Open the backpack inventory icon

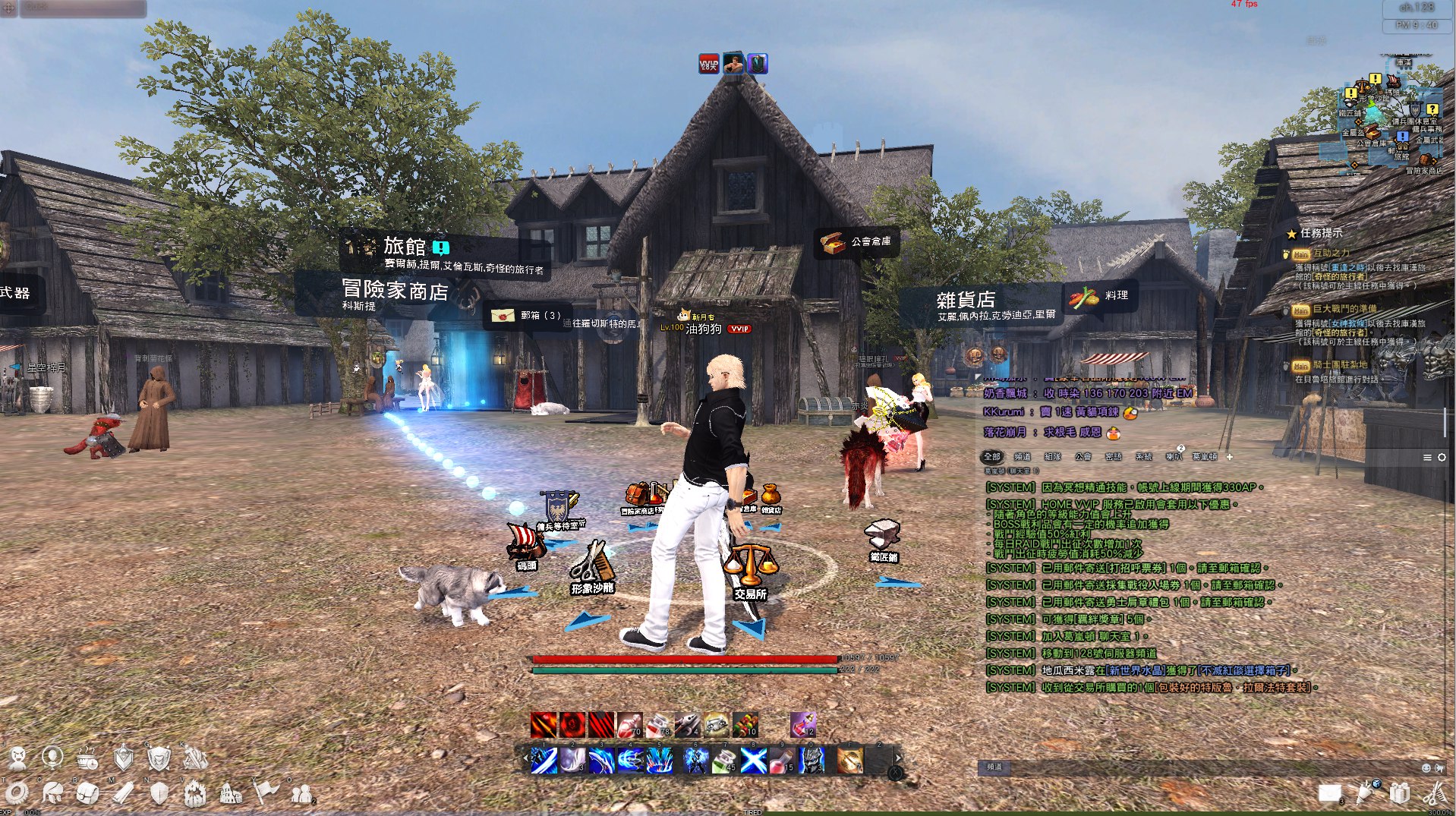coord(87,793)
